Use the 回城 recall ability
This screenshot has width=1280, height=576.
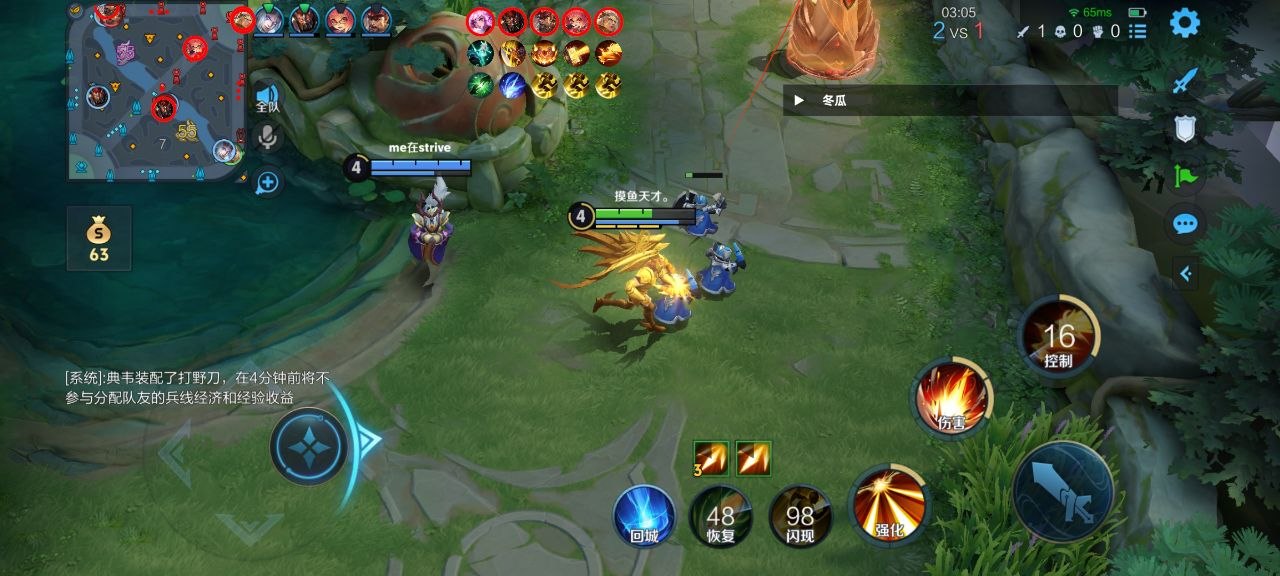tap(644, 516)
